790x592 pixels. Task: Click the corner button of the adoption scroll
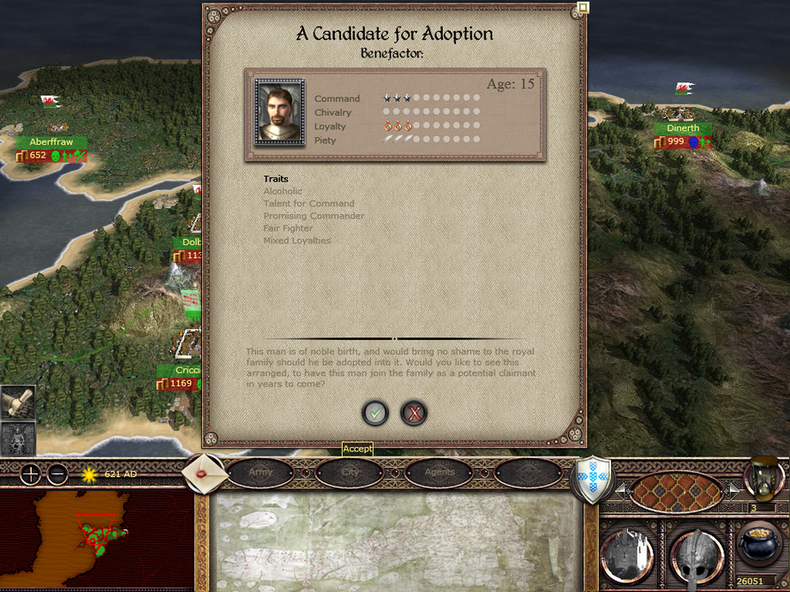pyautogui.click(x=583, y=7)
